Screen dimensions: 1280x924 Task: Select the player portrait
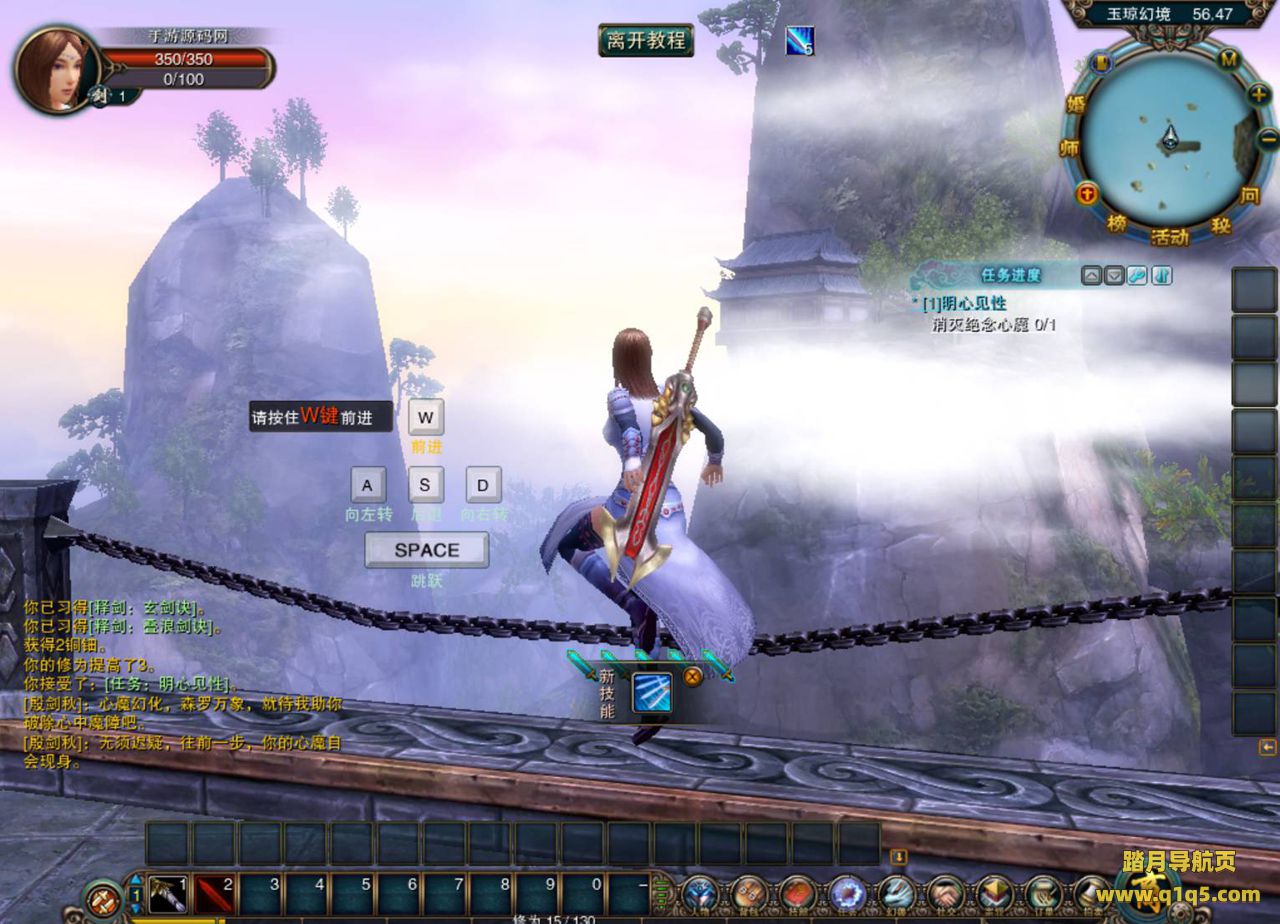[56, 69]
